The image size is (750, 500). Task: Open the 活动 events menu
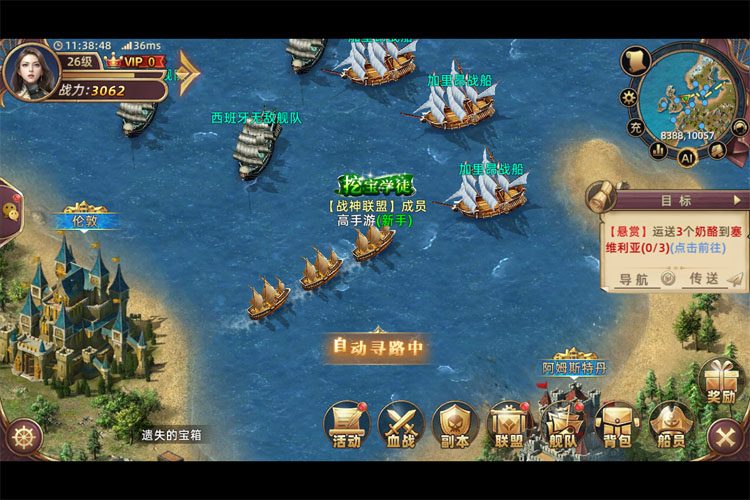coord(347,424)
